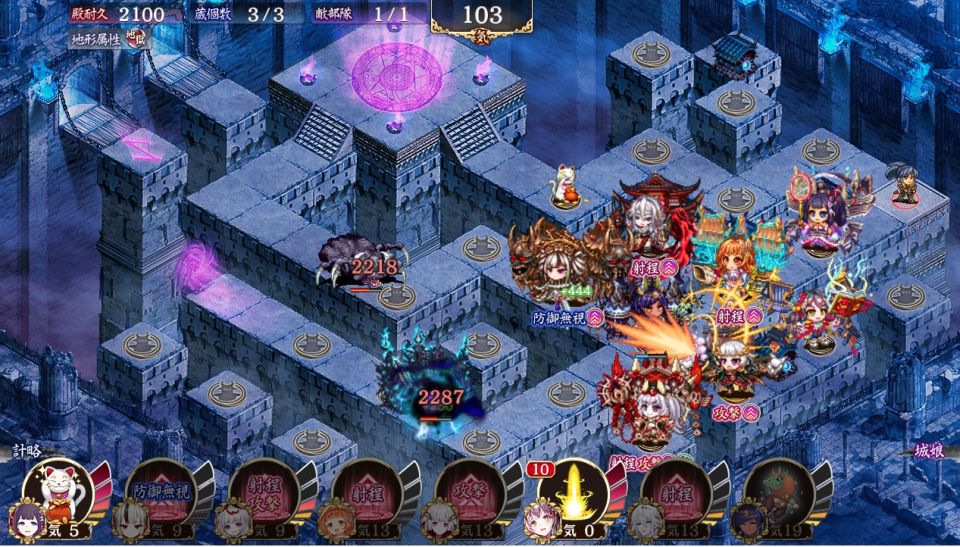Activate the golden light pillar stratagem
The width and height of the screenshot is (960, 547).
(572, 492)
